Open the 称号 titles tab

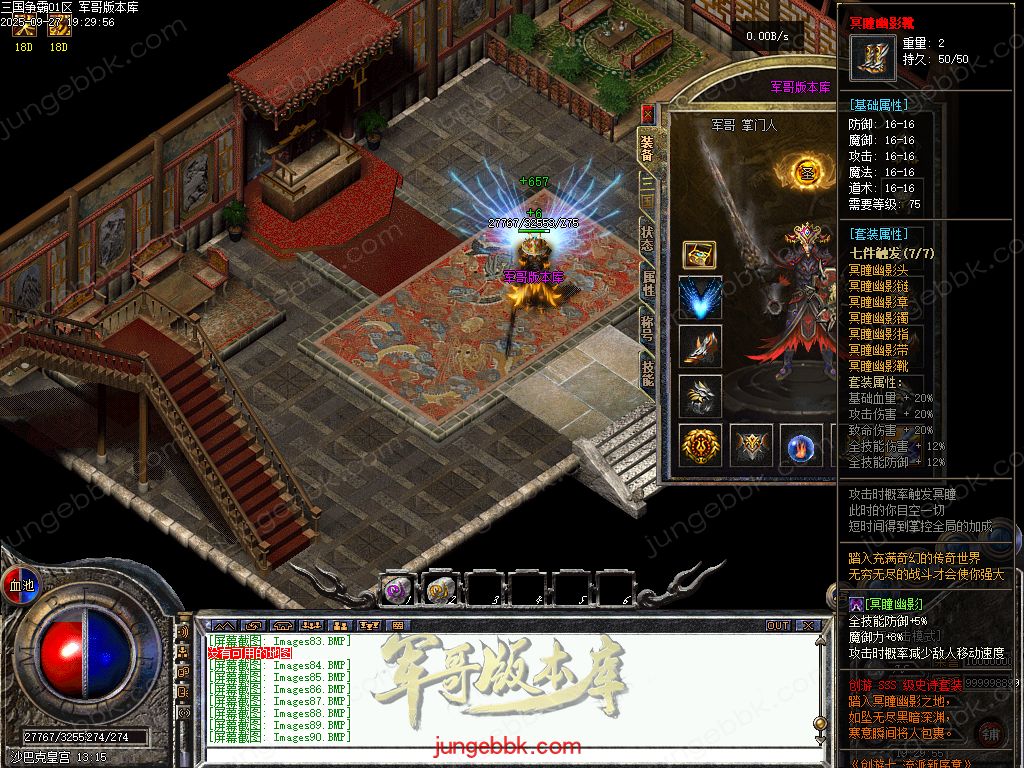tap(647, 326)
